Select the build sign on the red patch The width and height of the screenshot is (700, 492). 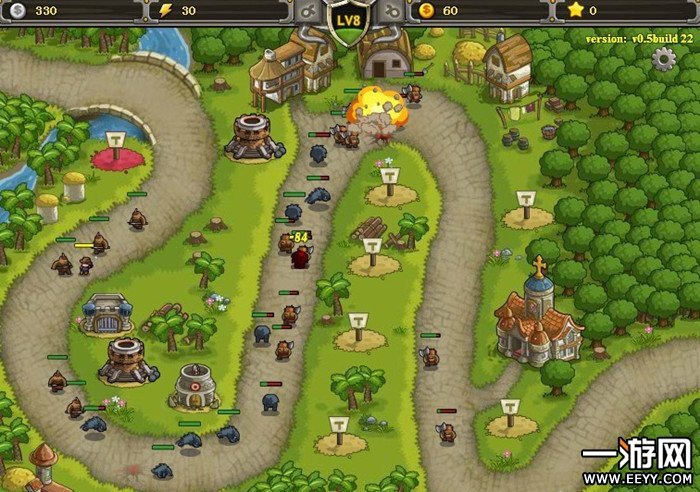117,143
